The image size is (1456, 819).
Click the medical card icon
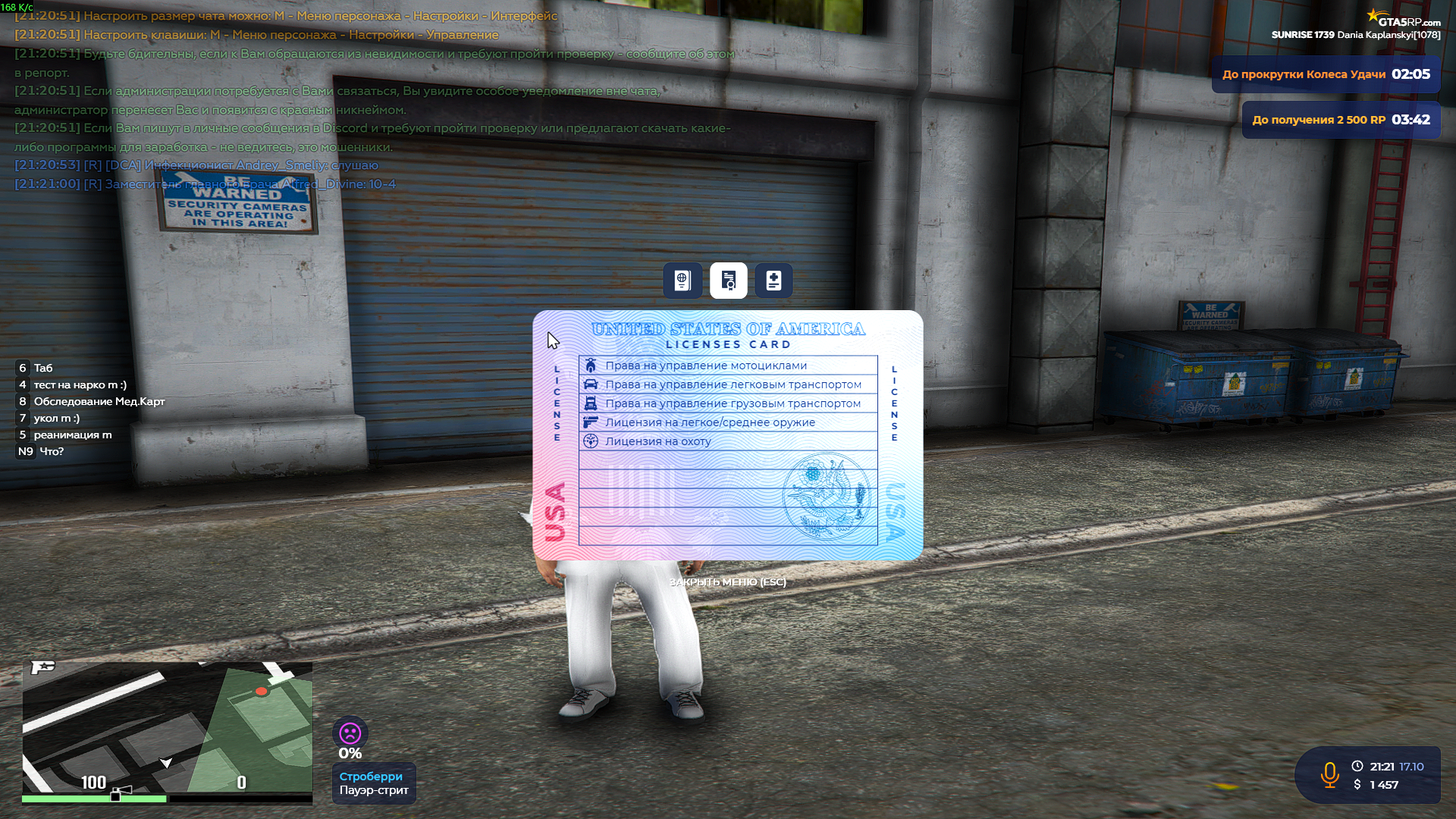click(x=773, y=281)
